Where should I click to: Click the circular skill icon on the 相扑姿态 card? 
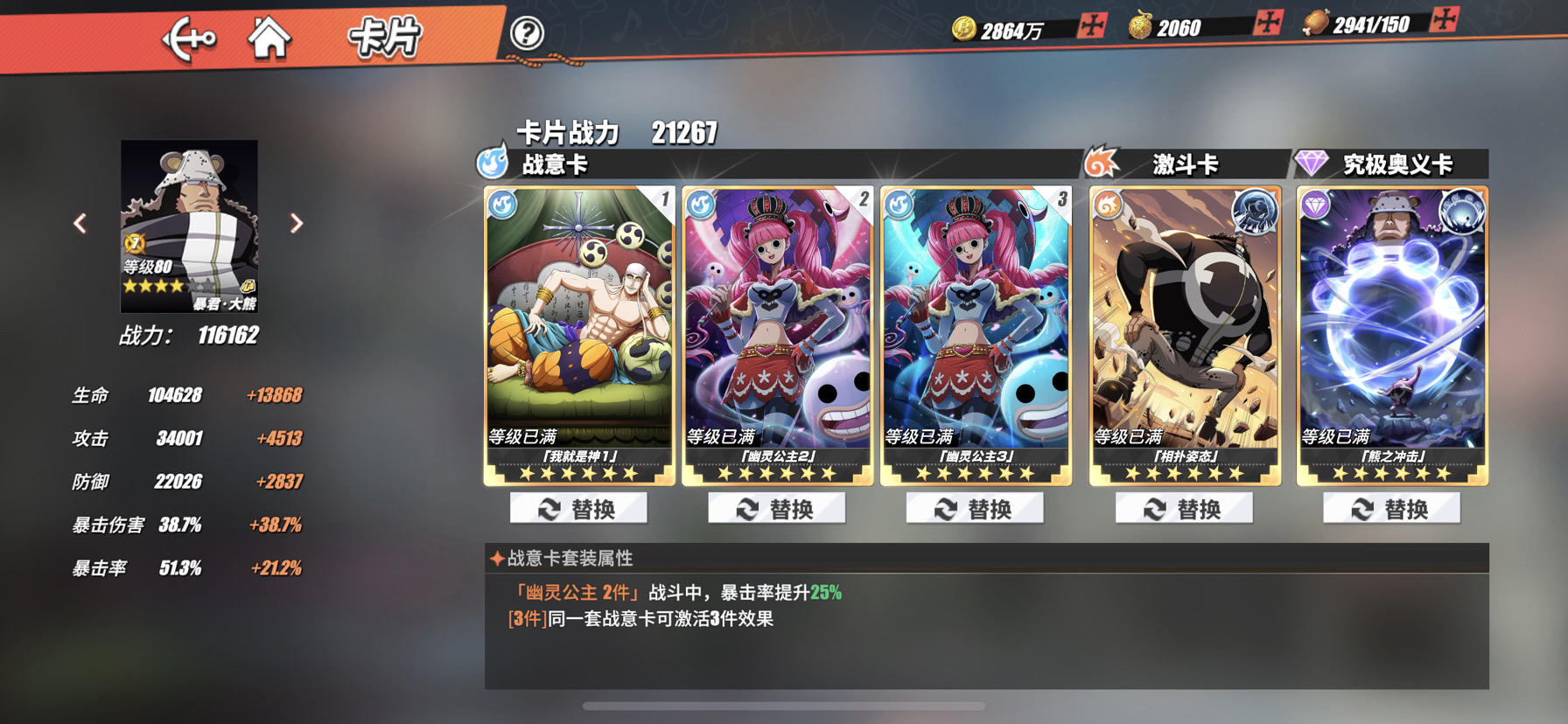coord(1255,210)
